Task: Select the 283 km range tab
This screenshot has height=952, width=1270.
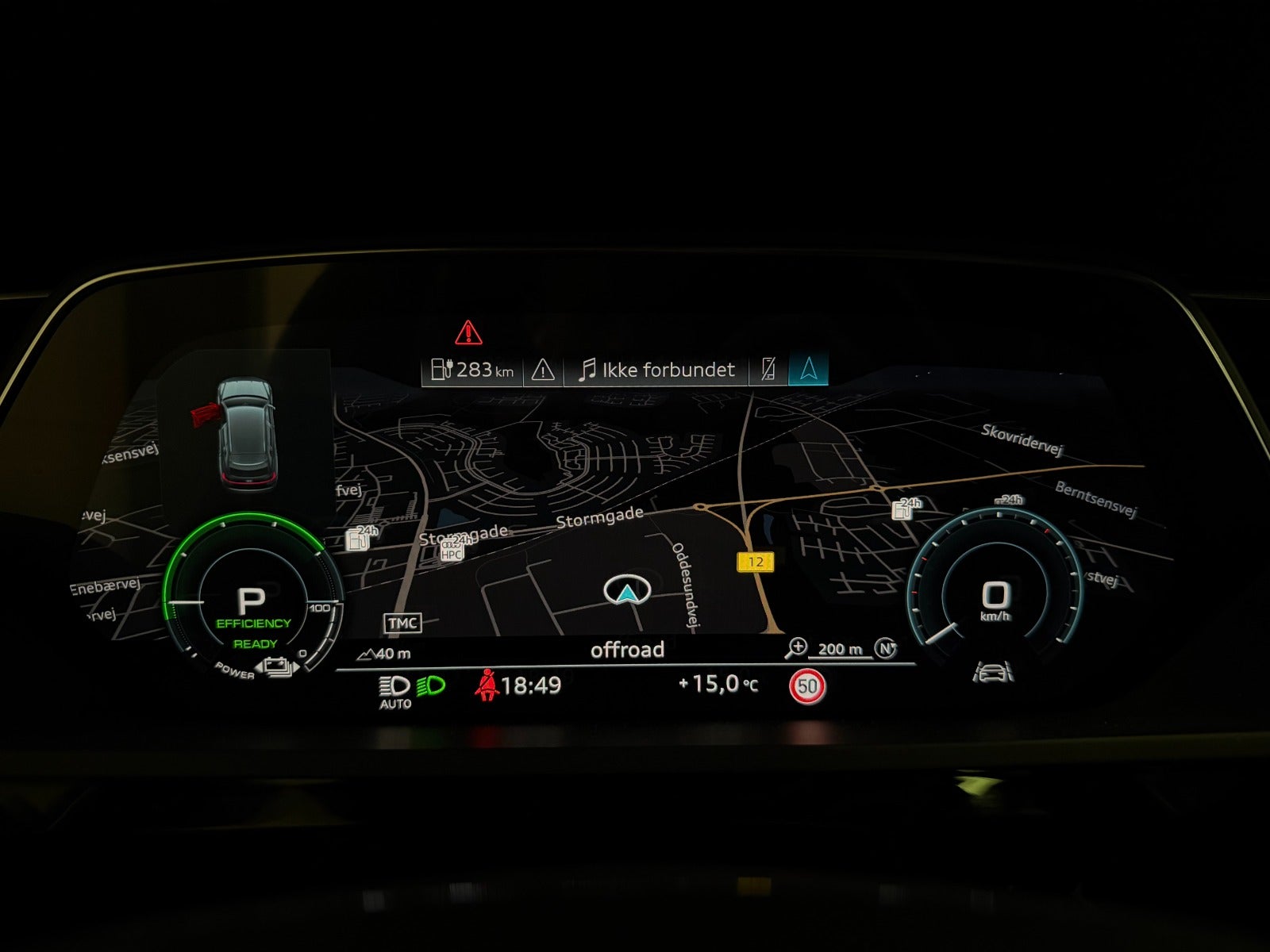Action: tap(472, 370)
